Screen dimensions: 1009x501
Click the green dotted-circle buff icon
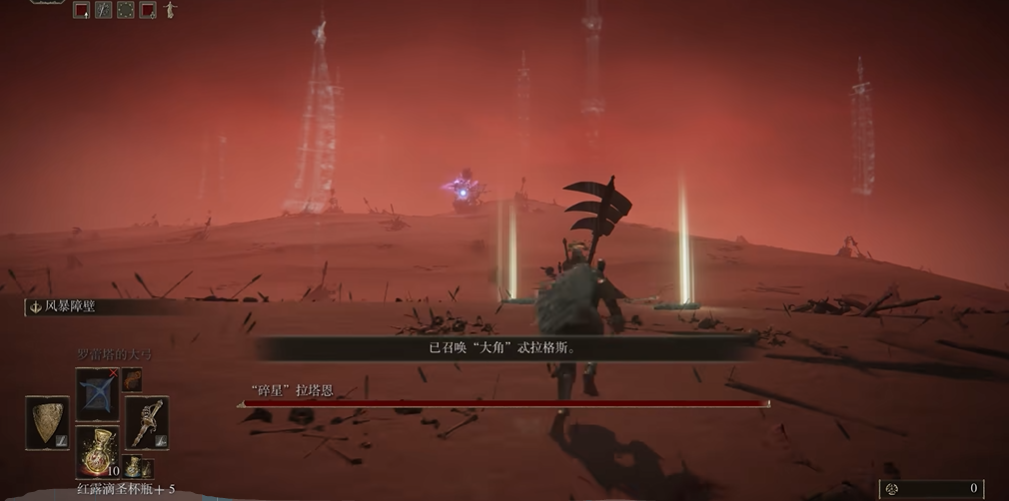126,10
